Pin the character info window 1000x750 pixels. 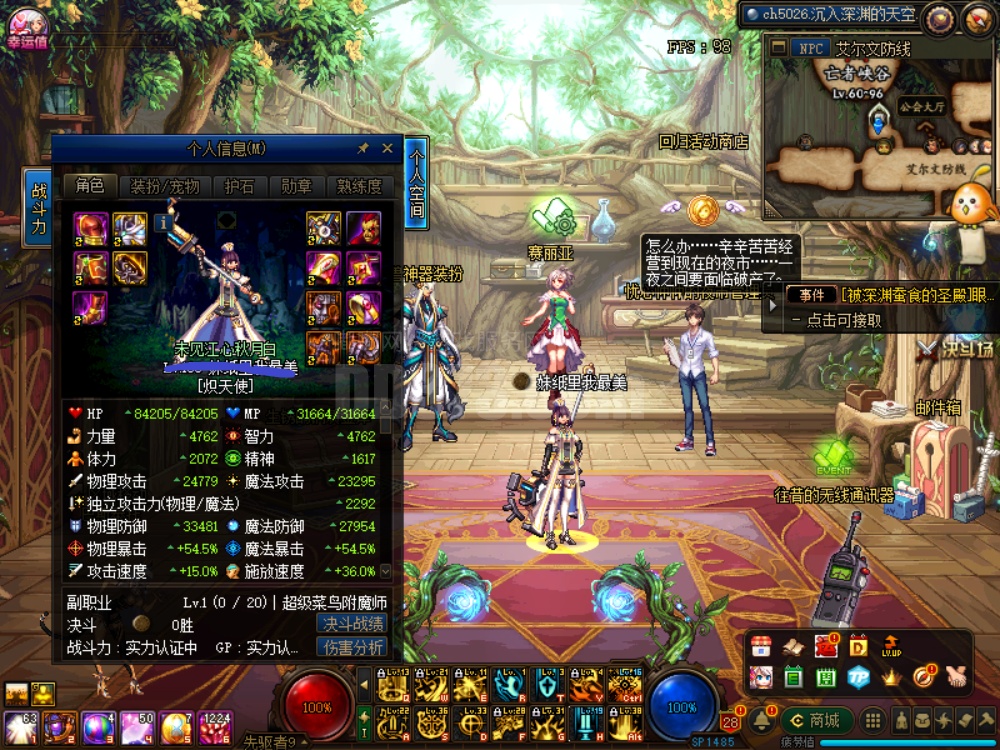[363, 148]
